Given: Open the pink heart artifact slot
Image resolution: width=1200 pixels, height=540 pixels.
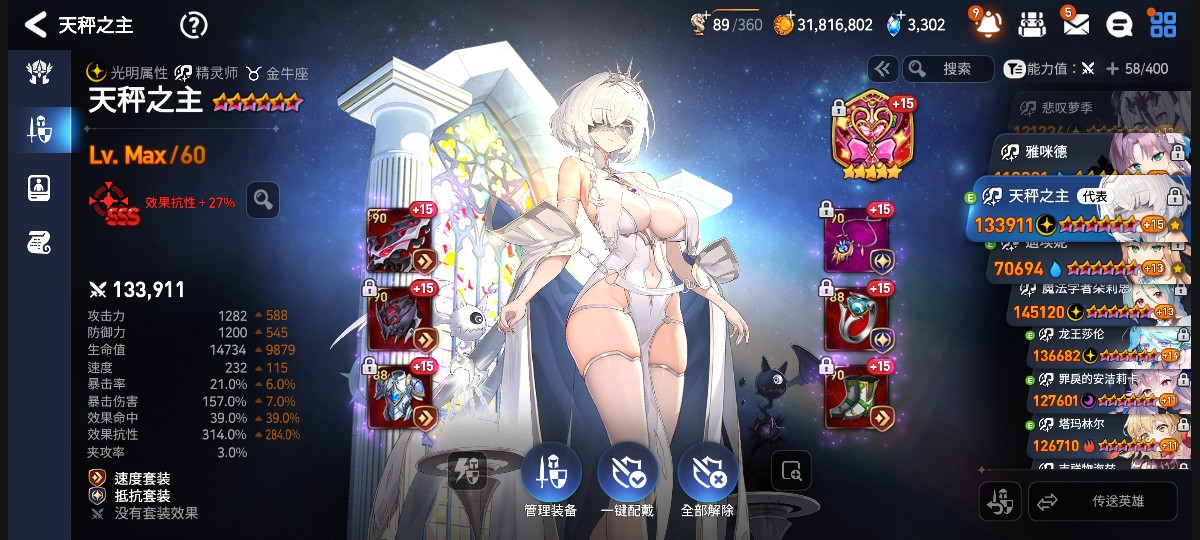Looking at the screenshot, I should tap(867, 136).
